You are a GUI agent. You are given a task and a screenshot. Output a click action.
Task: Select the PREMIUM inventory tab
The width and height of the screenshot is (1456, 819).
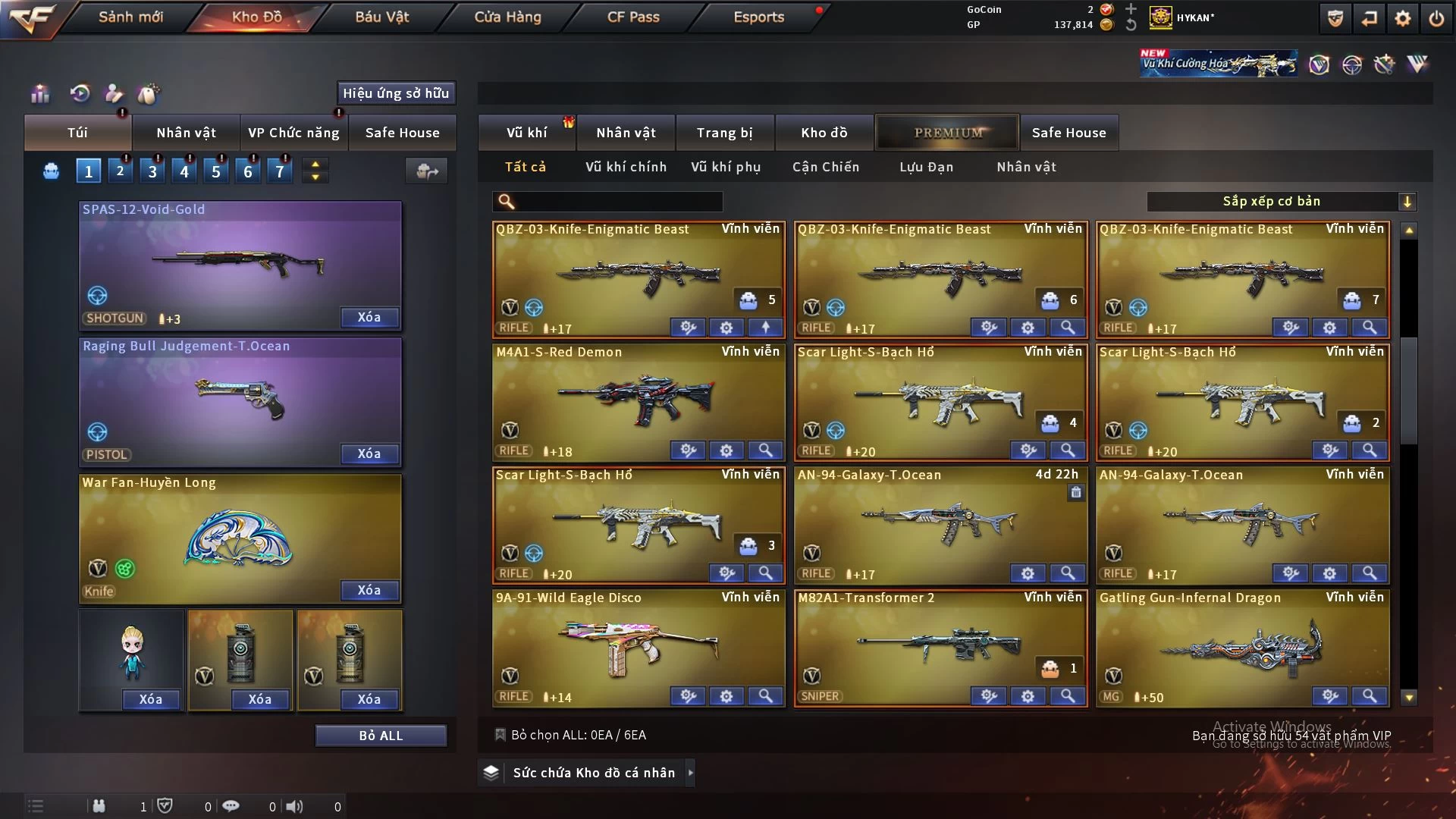point(947,133)
